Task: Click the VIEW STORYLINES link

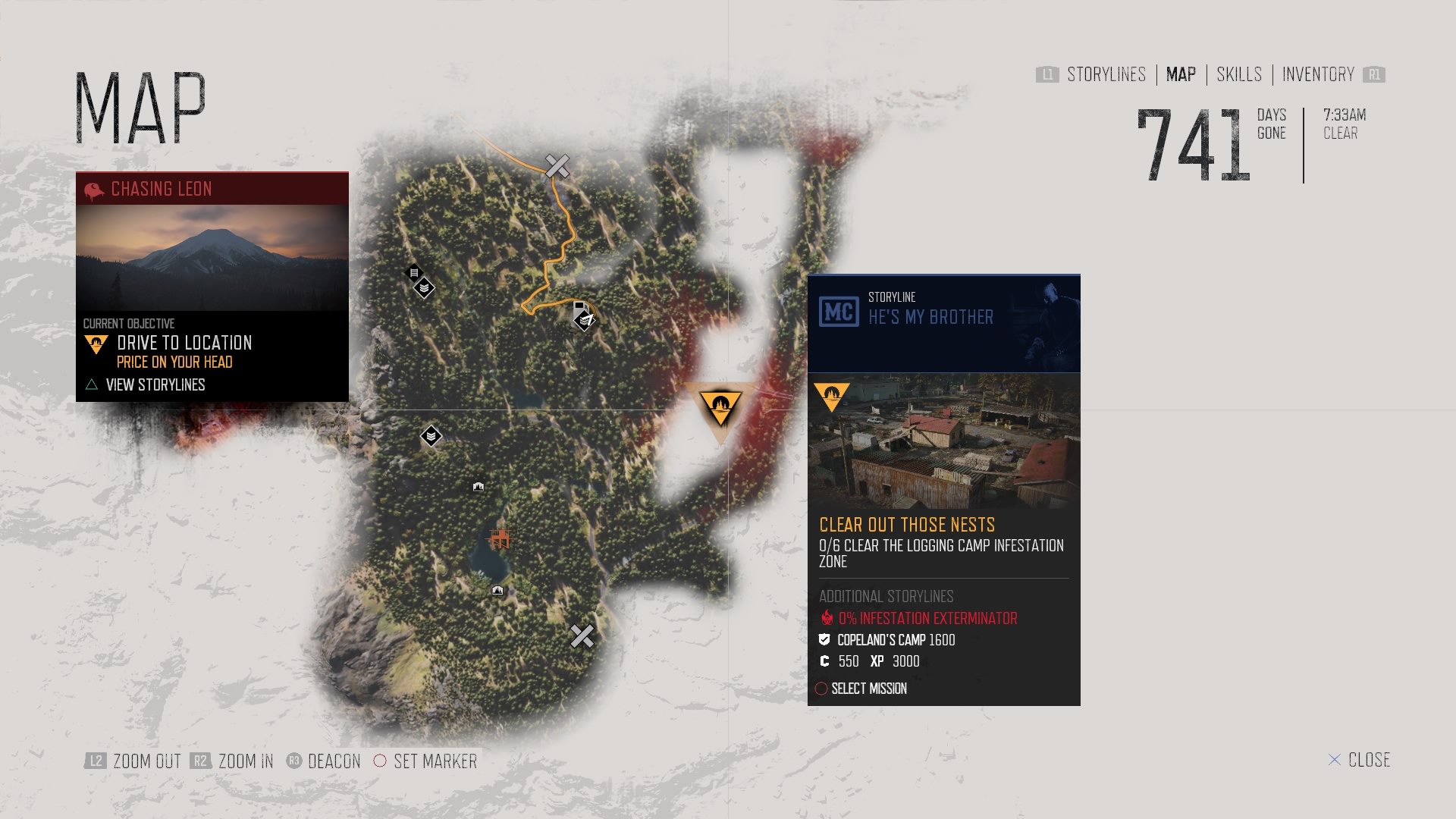Action: (x=155, y=385)
